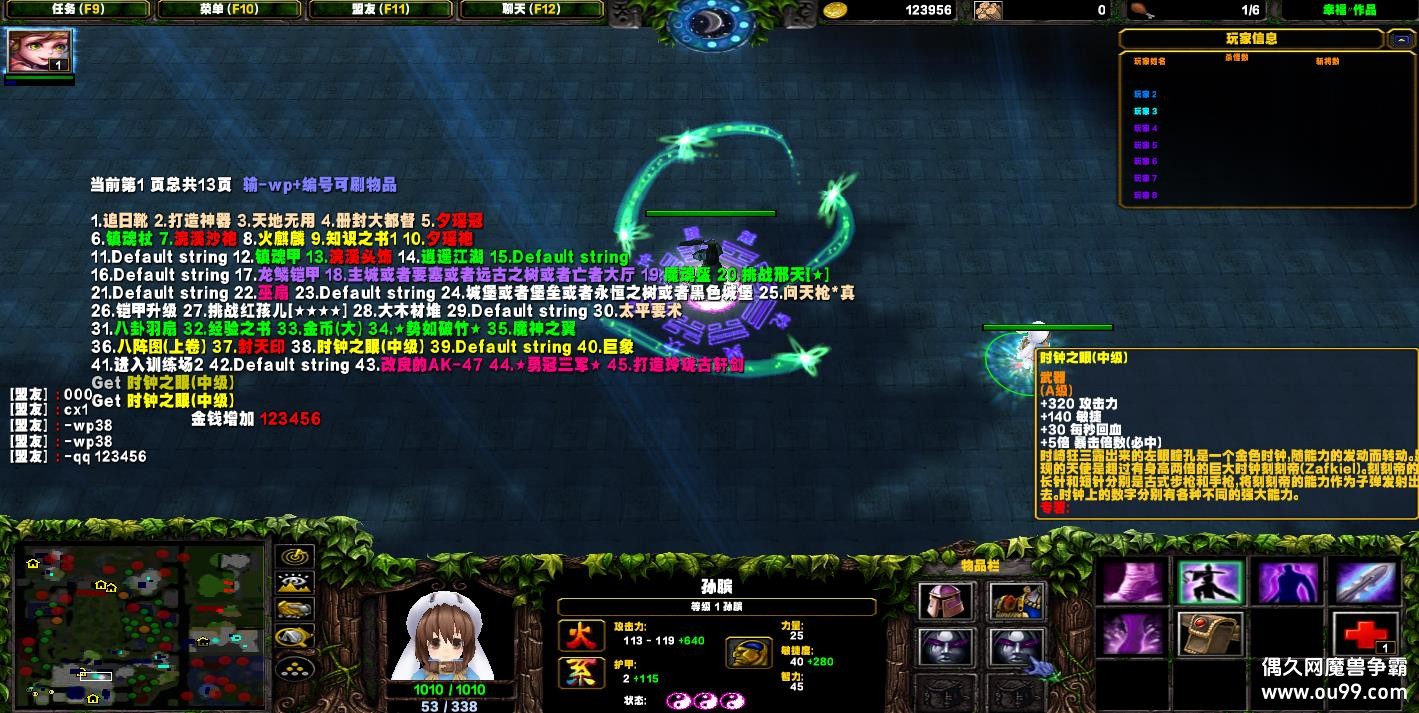The height and width of the screenshot is (713, 1419).
Task: Click the red cross skill point icon
Action: point(1365,634)
